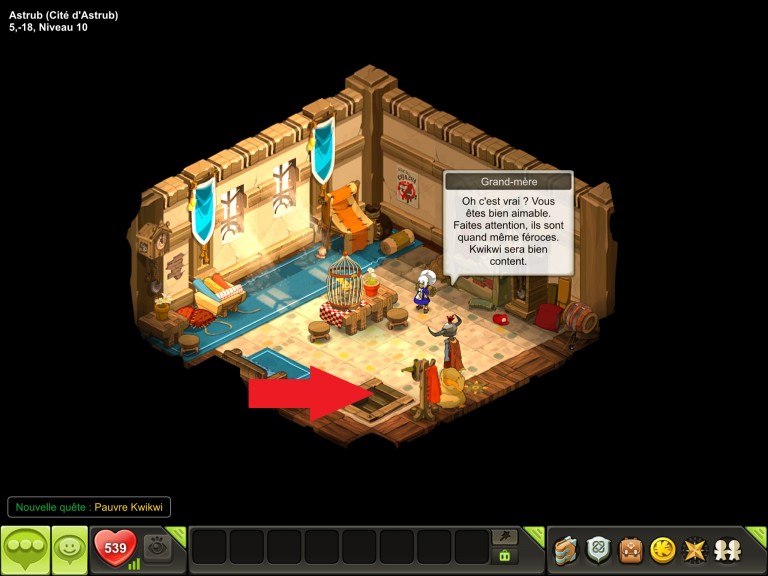
Task: Open the smiley emotes button
Action: click(69, 549)
